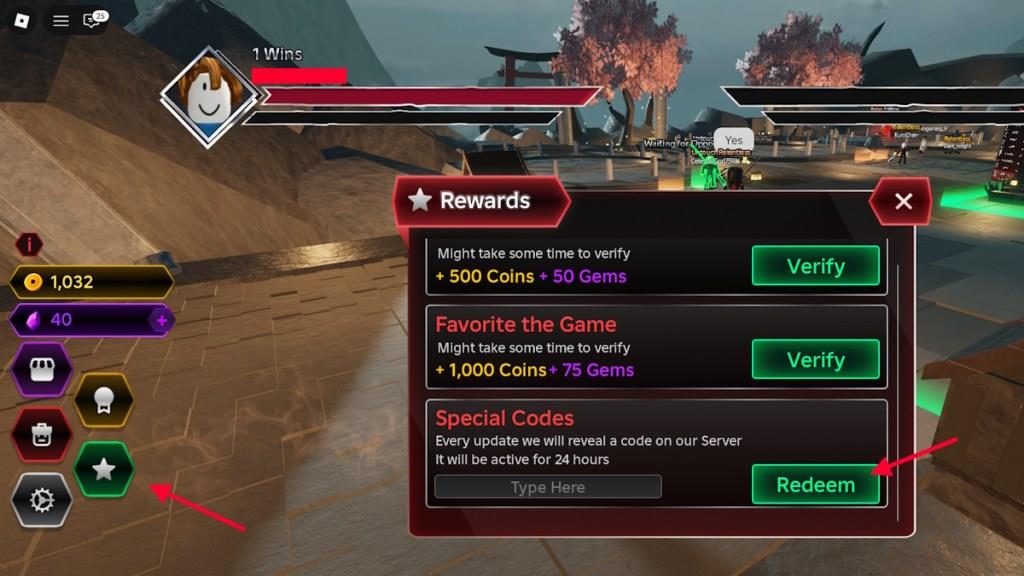The height and width of the screenshot is (576, 1024).
Task: Open the storefront shop button
Action: (x=41, y=372)
